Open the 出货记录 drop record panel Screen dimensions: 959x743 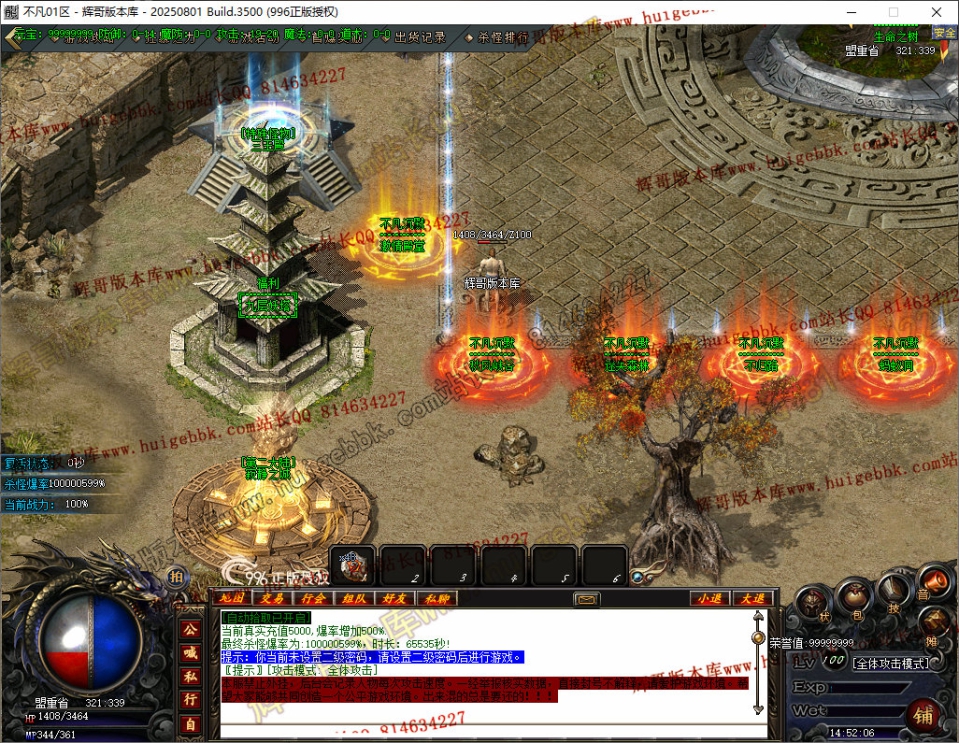point(420,37)
